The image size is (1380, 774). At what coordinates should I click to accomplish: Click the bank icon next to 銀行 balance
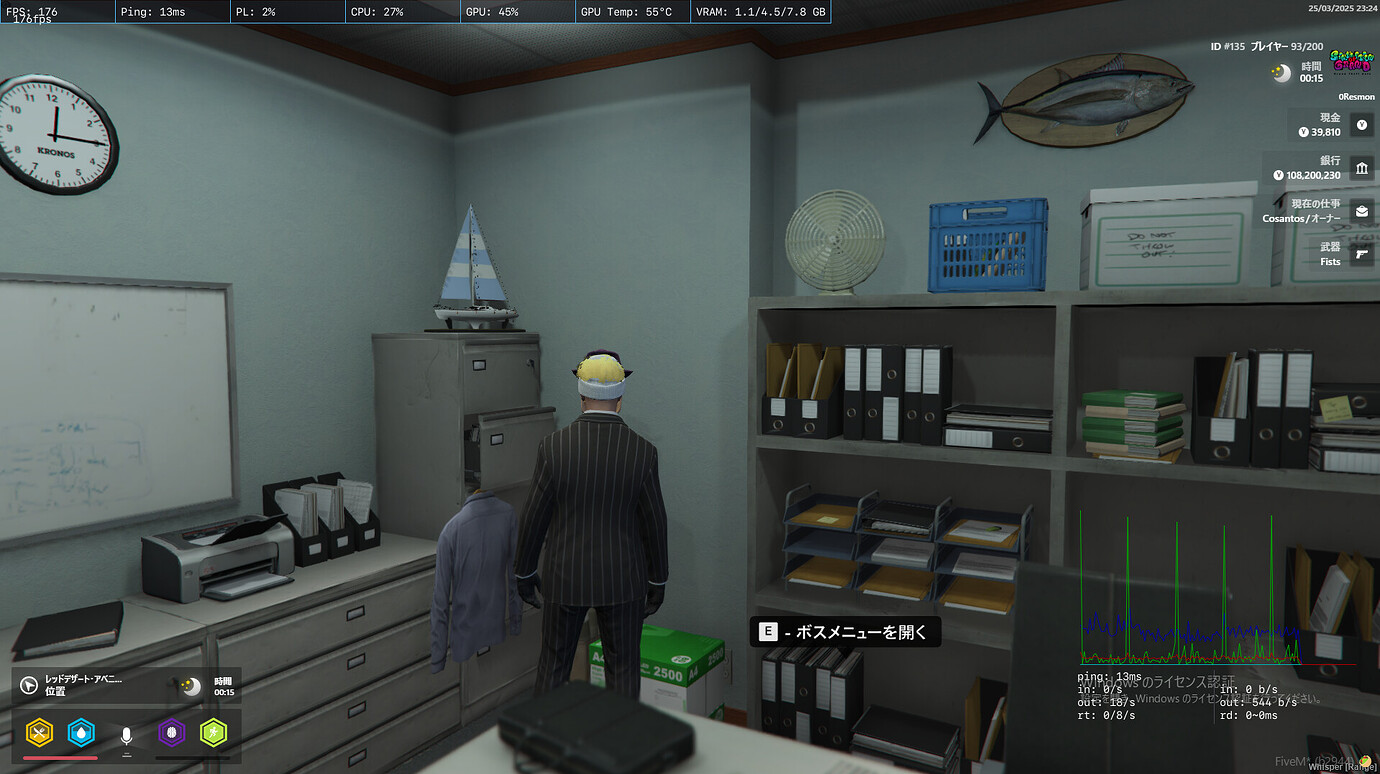(1362, 168)
